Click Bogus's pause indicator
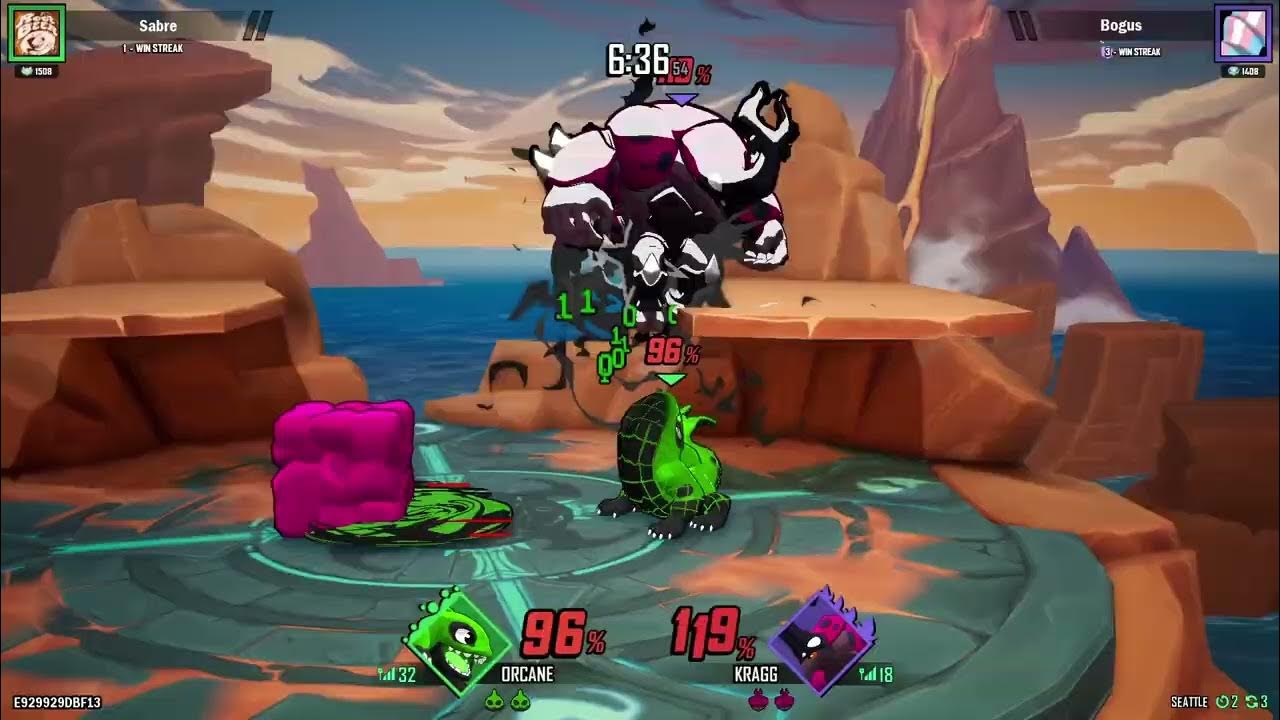The width and height of the screenshot is (1280, 720). pyautogui.click(x=1022, y=22)
